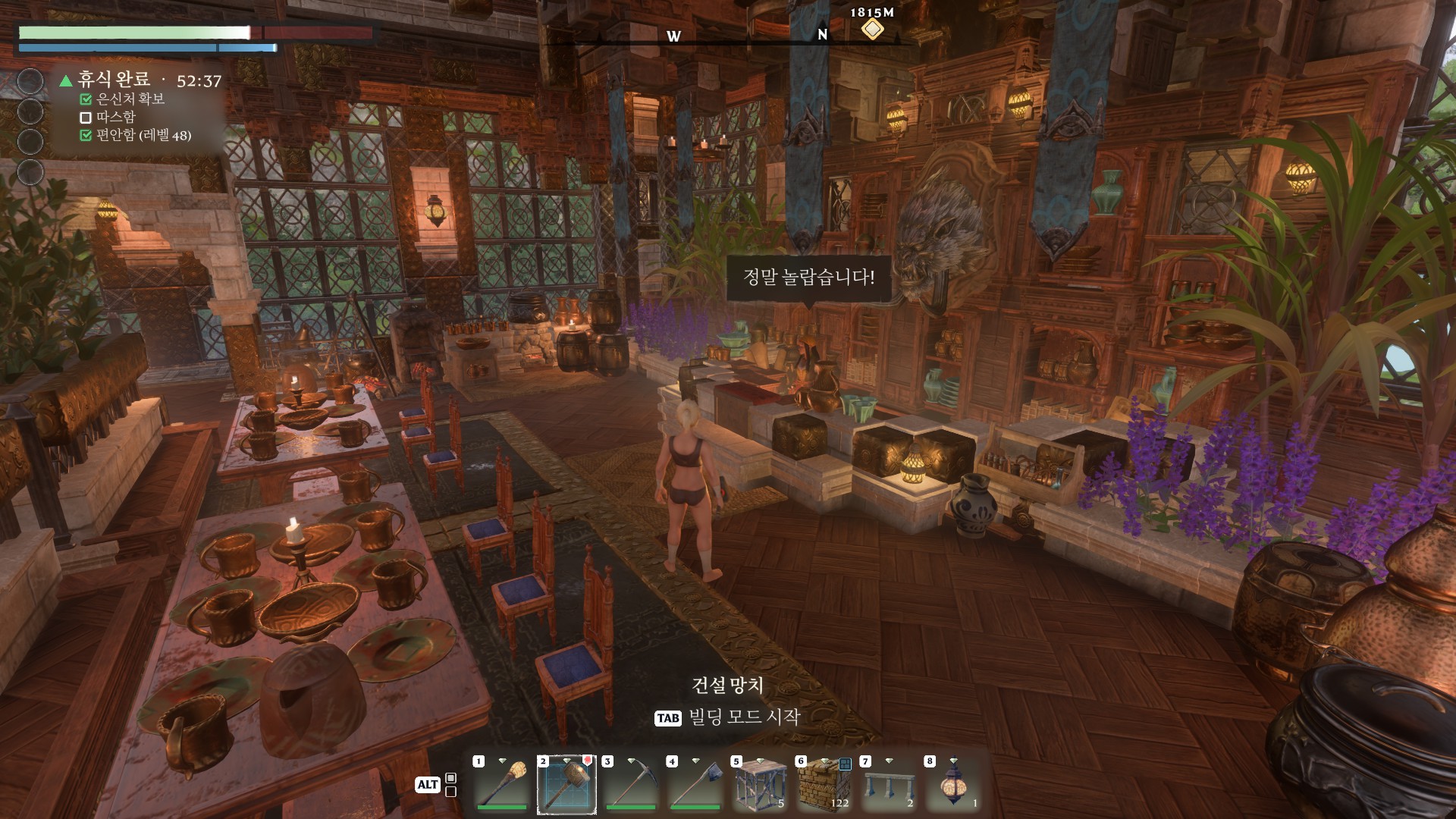
Task: Choose the rake tool in slot 4
Action: pyautogui.click(x=695, y=784)
